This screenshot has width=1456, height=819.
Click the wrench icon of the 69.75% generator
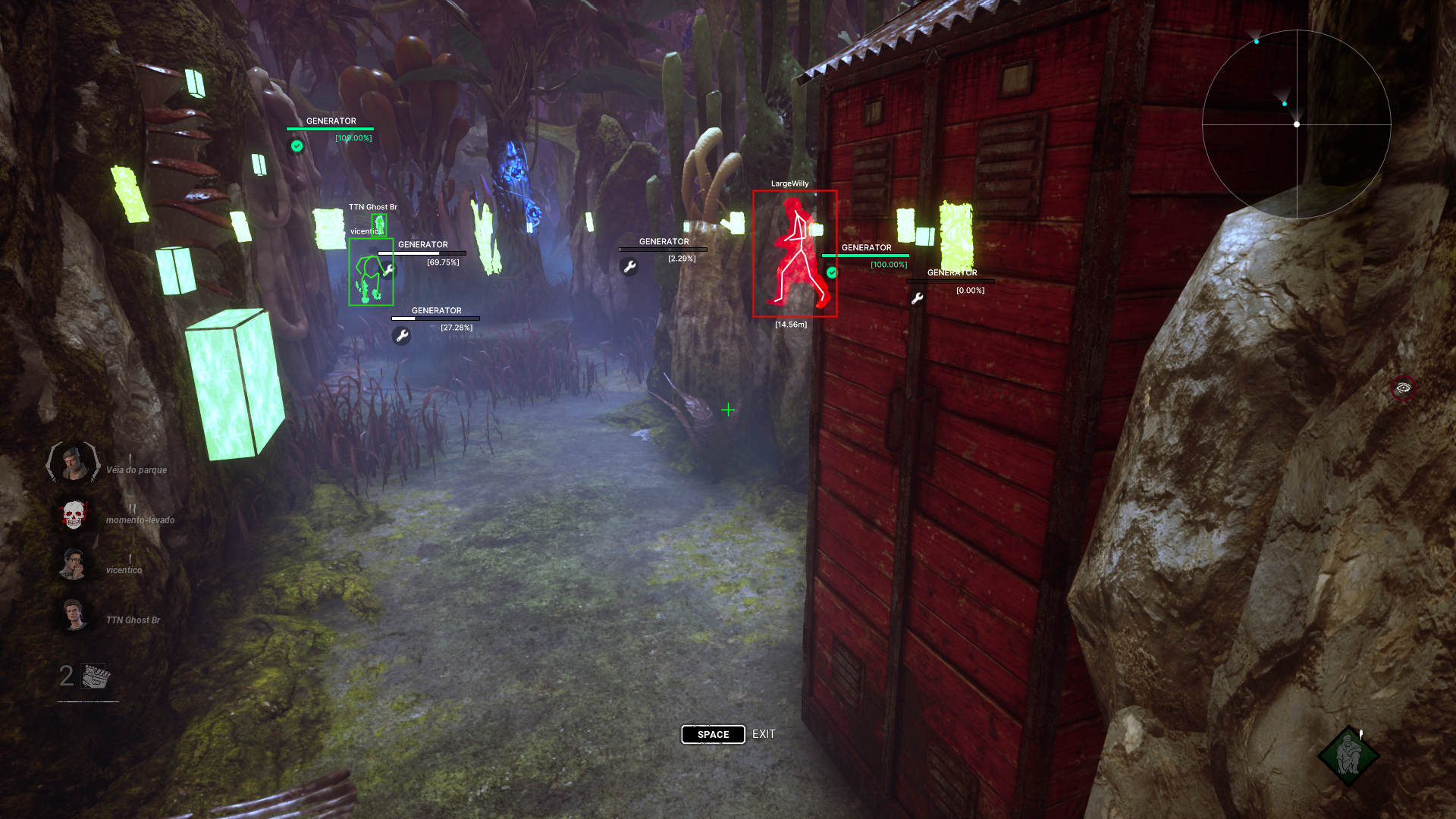[x=388, y=270]
